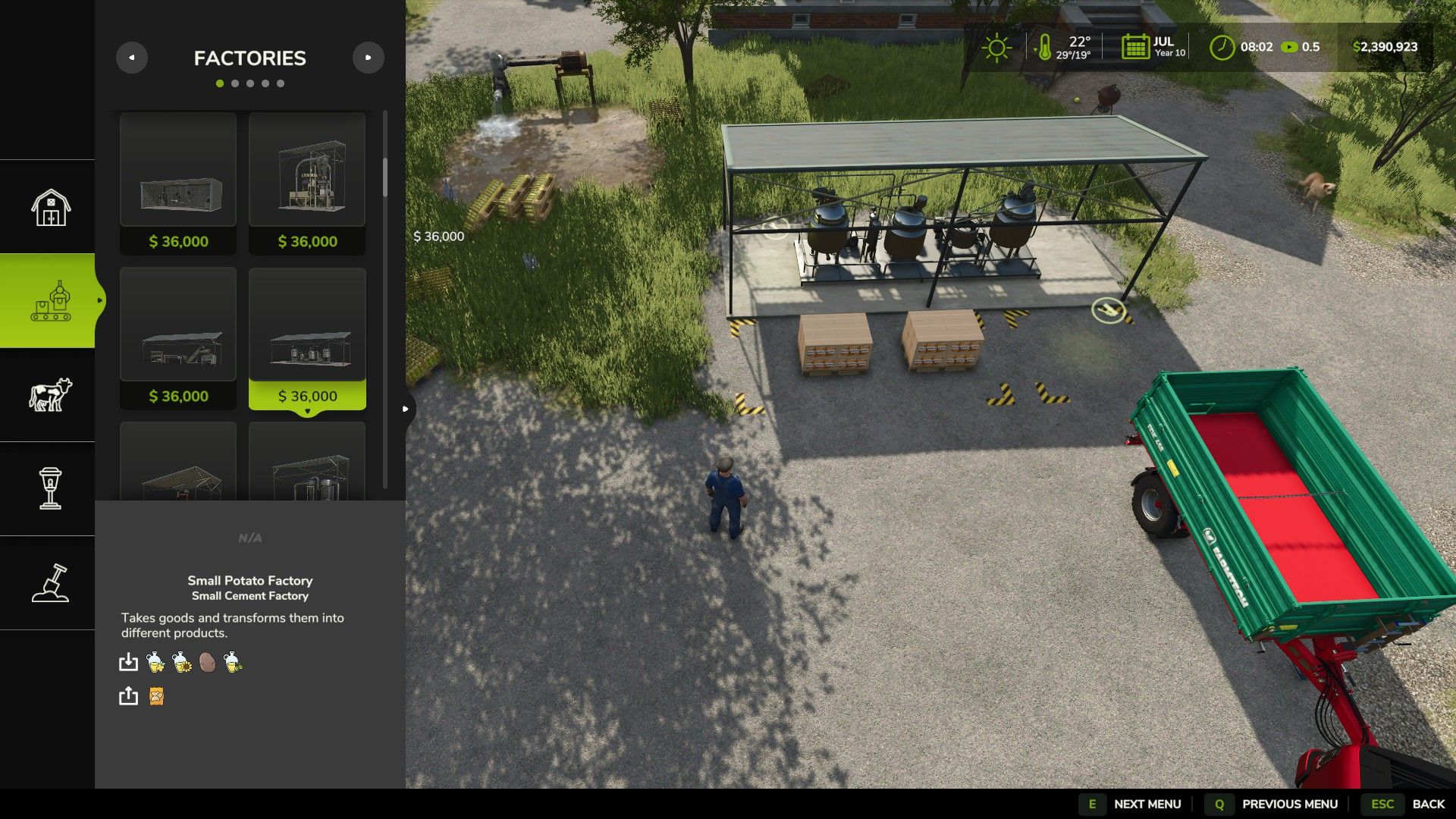Open the barn buildings category
The width and height of the screenshot is (1456, 819).
[x=50, y=207]
